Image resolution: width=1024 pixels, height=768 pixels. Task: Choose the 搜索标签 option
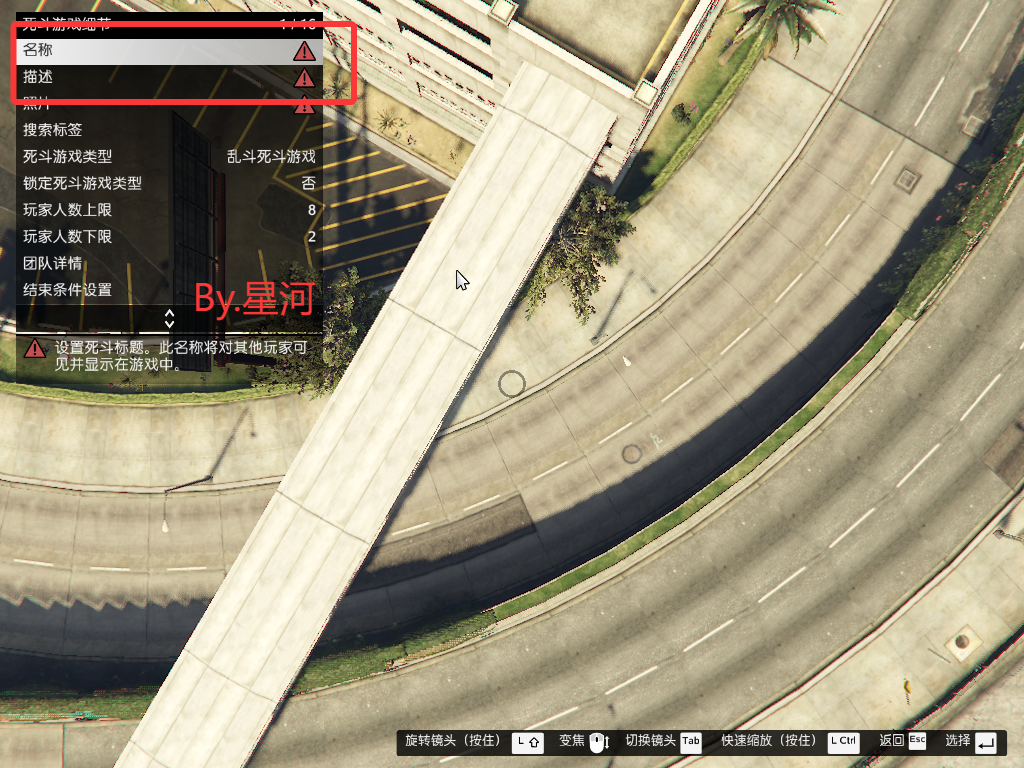pos(168,130)
